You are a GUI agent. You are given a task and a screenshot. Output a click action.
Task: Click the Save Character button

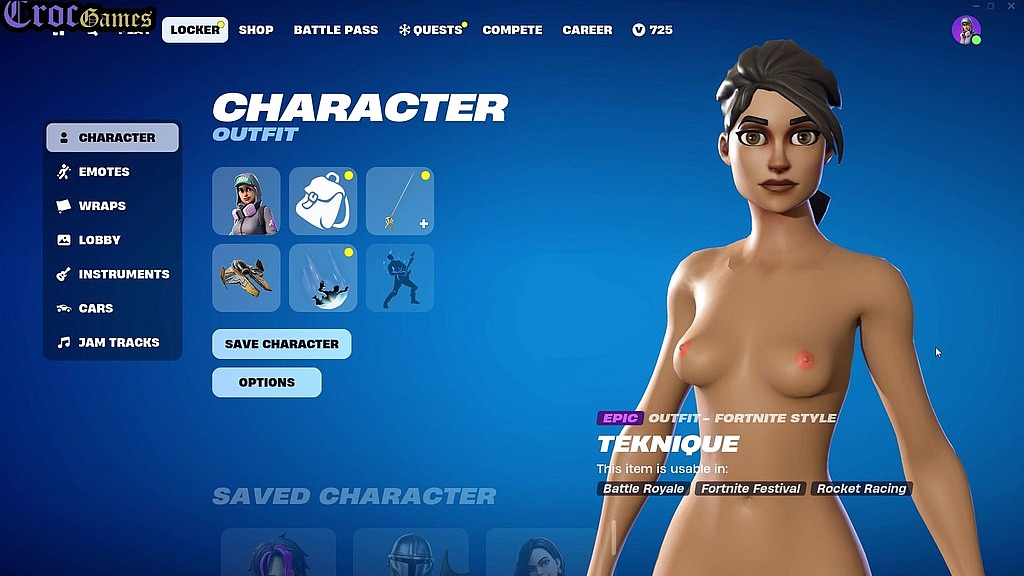[281, 344]
